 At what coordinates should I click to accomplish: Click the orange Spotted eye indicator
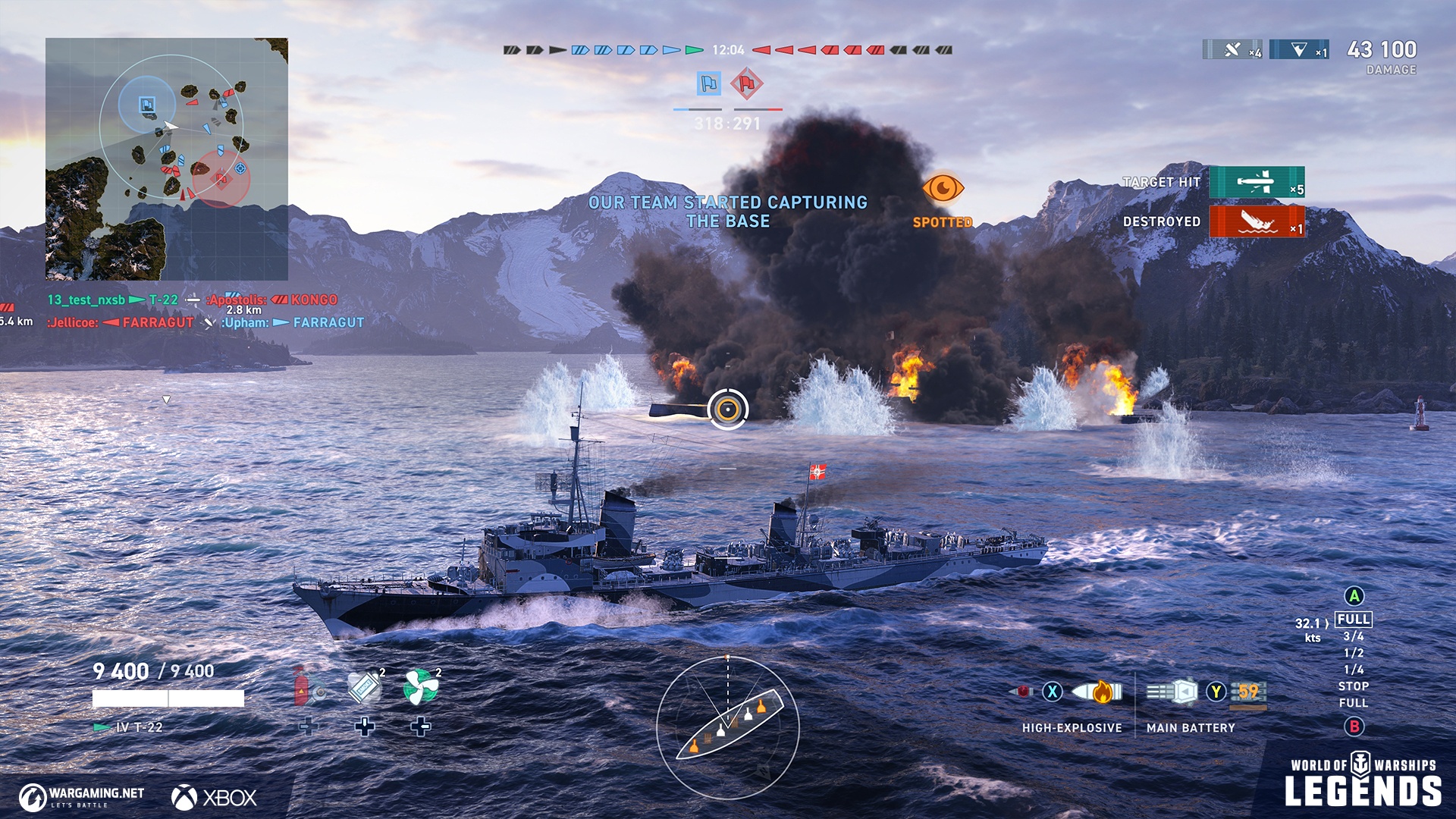tap(943, 188)
